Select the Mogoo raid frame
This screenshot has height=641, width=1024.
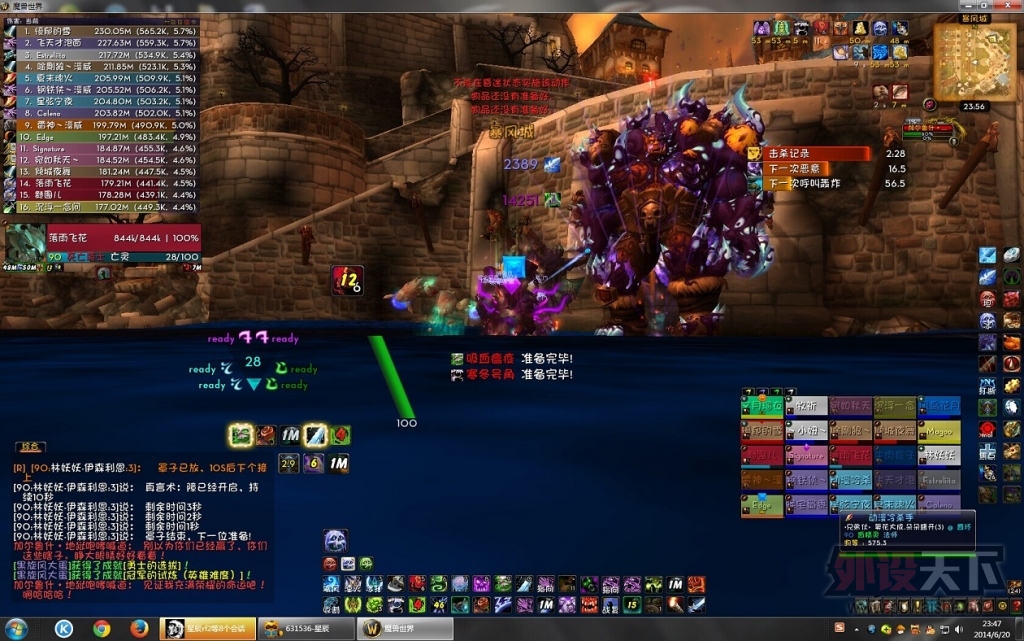[x=940, y=431]
